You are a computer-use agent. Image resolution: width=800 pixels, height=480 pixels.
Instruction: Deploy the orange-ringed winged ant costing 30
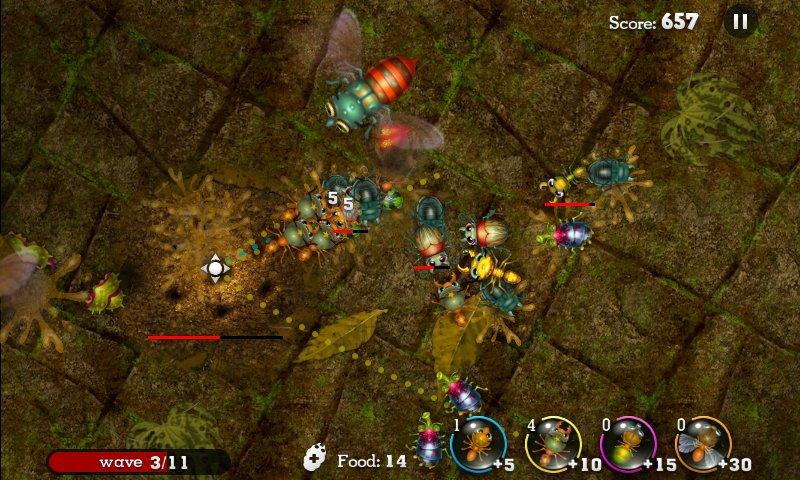(x=705, y=444)
